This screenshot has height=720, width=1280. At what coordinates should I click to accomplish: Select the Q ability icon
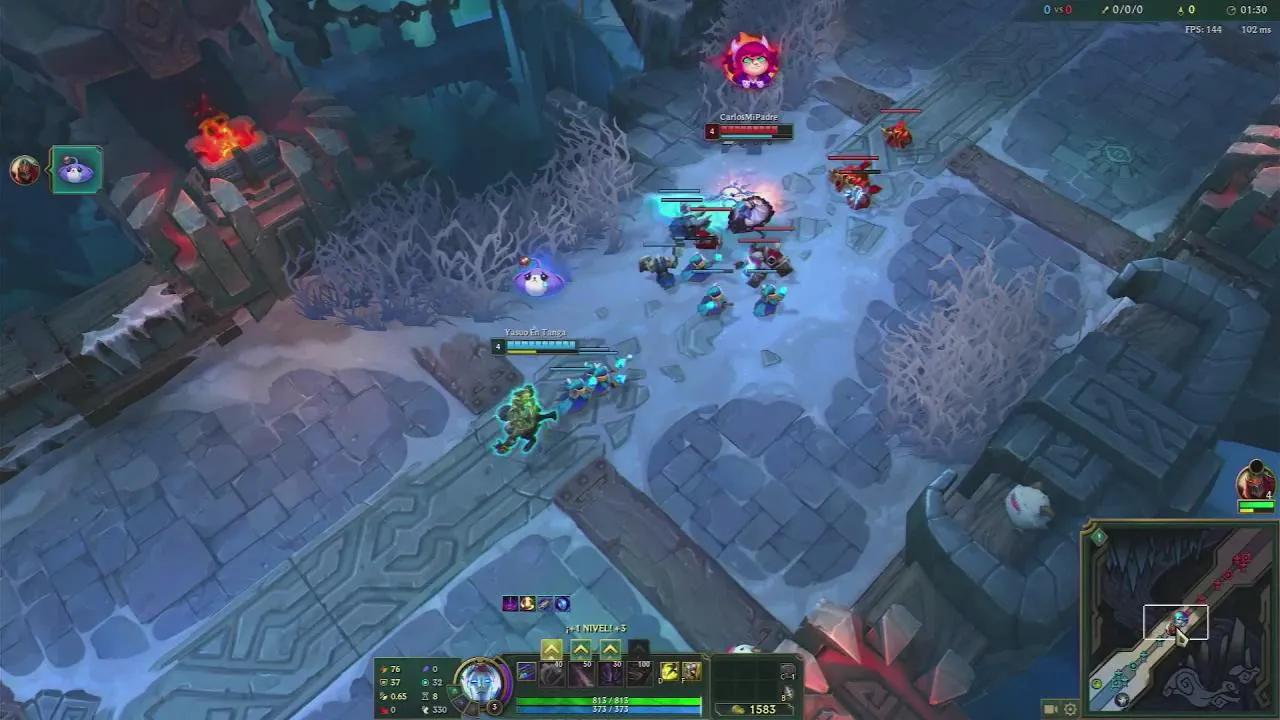tap(551, 674)
